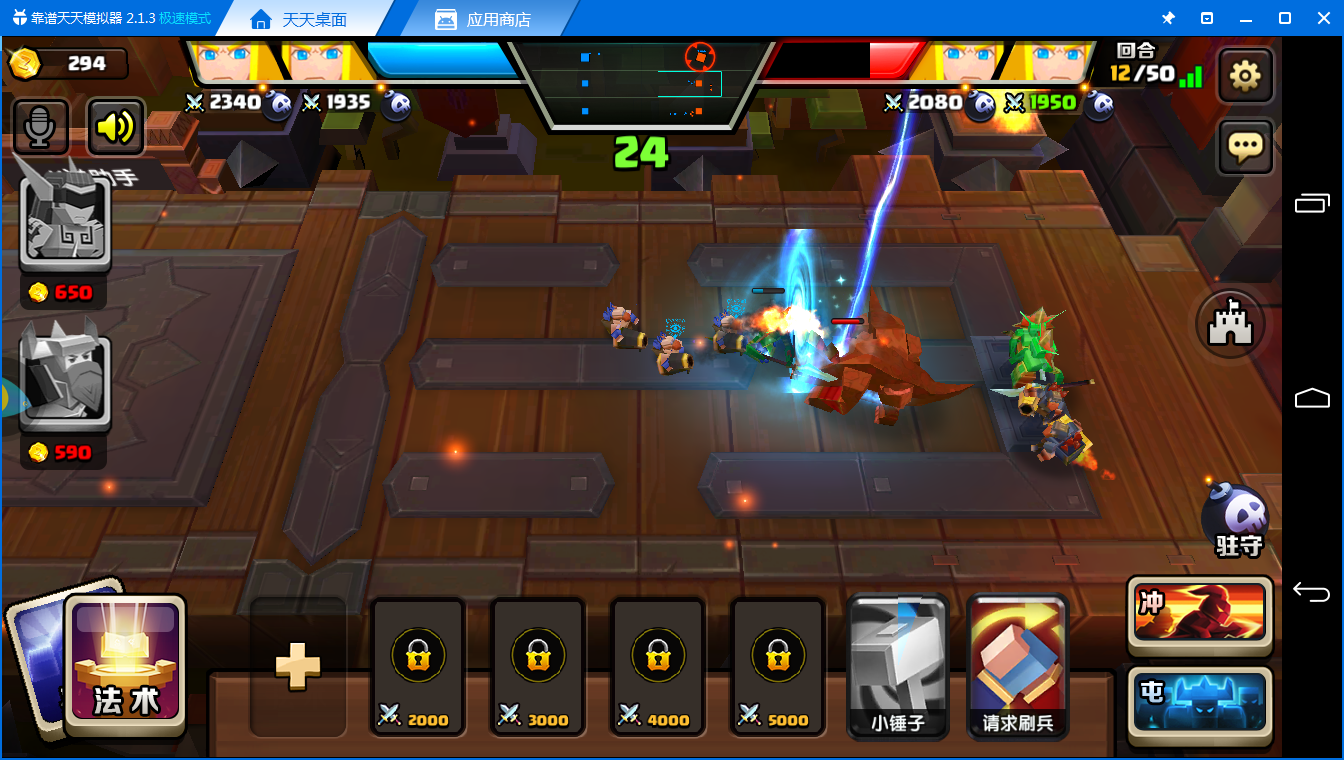Toggle the speaker sound button

click(115, 127)
